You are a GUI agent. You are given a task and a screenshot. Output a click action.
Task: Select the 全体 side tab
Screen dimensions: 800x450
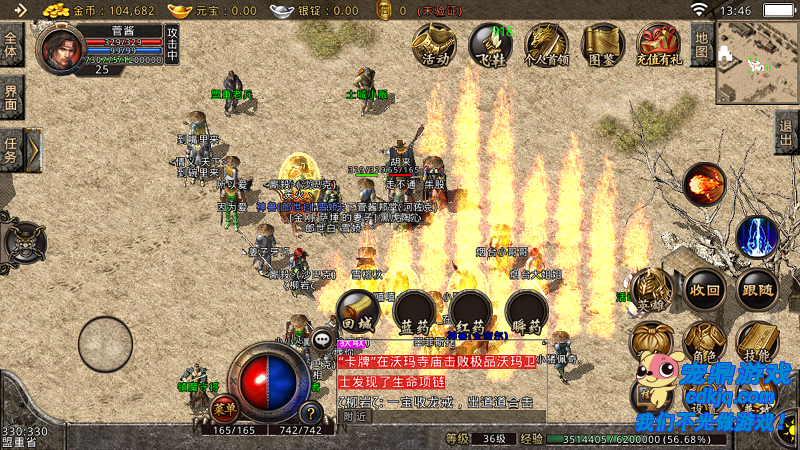(11, 45)
